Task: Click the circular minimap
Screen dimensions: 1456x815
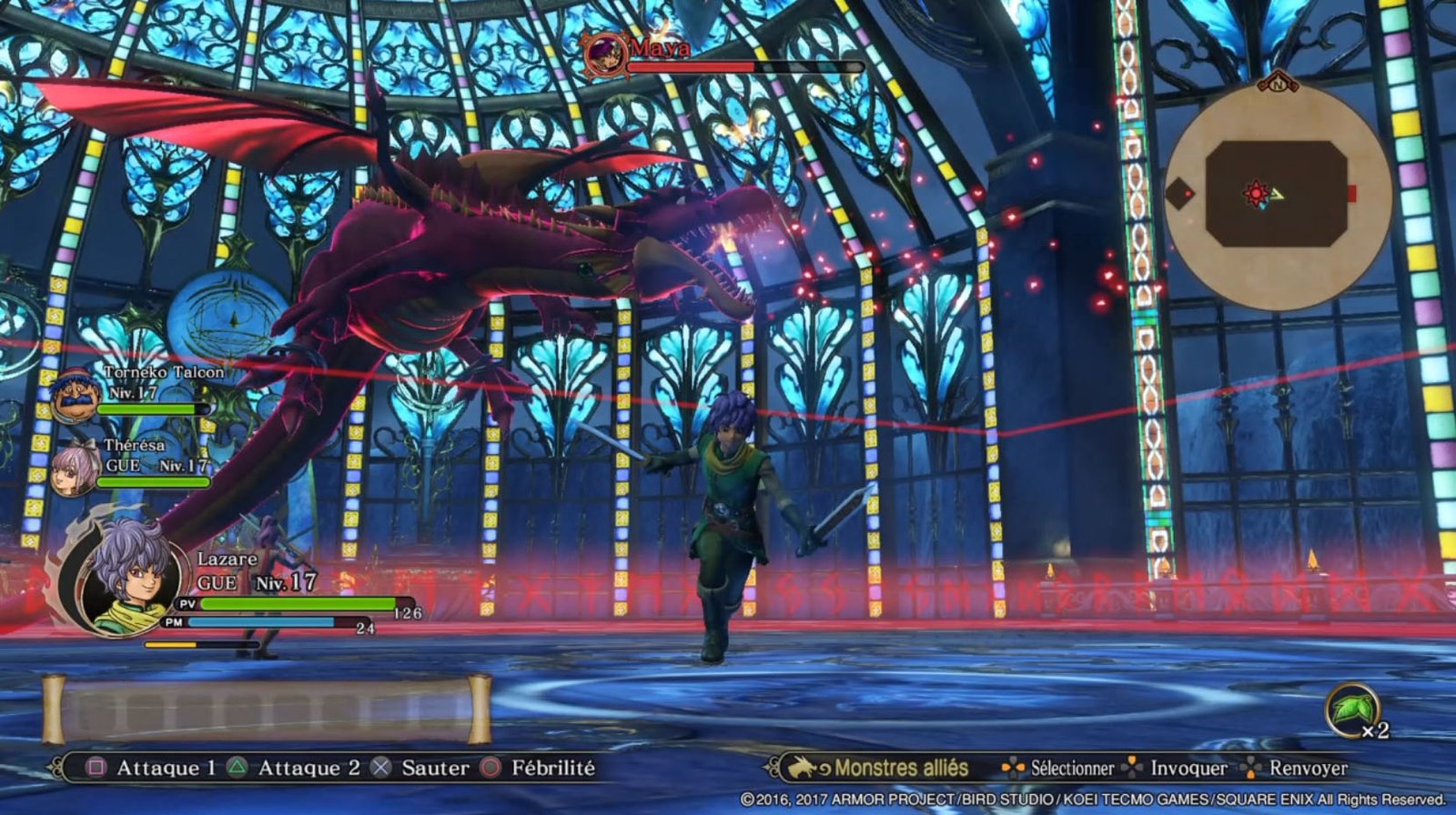Action: click(1278, 195)
